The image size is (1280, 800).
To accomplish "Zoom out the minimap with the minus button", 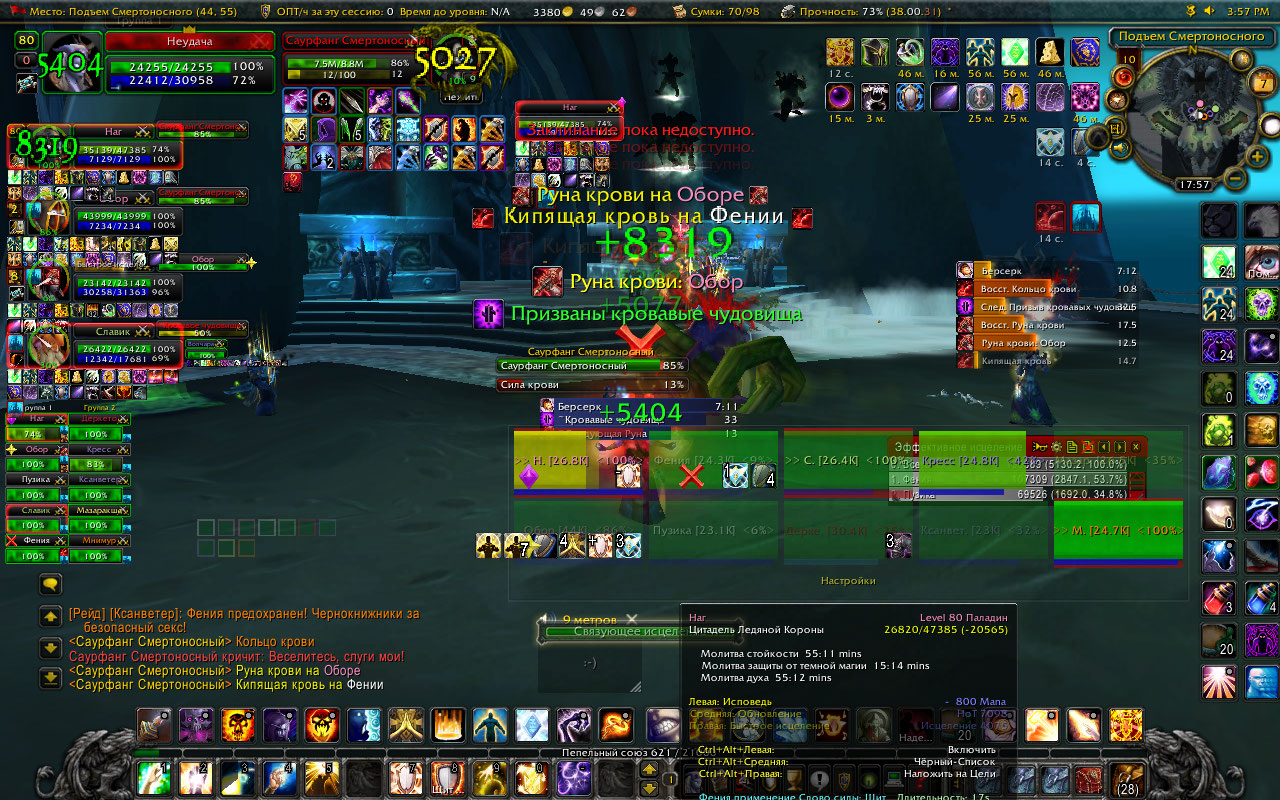I will tap(1234, 179).
